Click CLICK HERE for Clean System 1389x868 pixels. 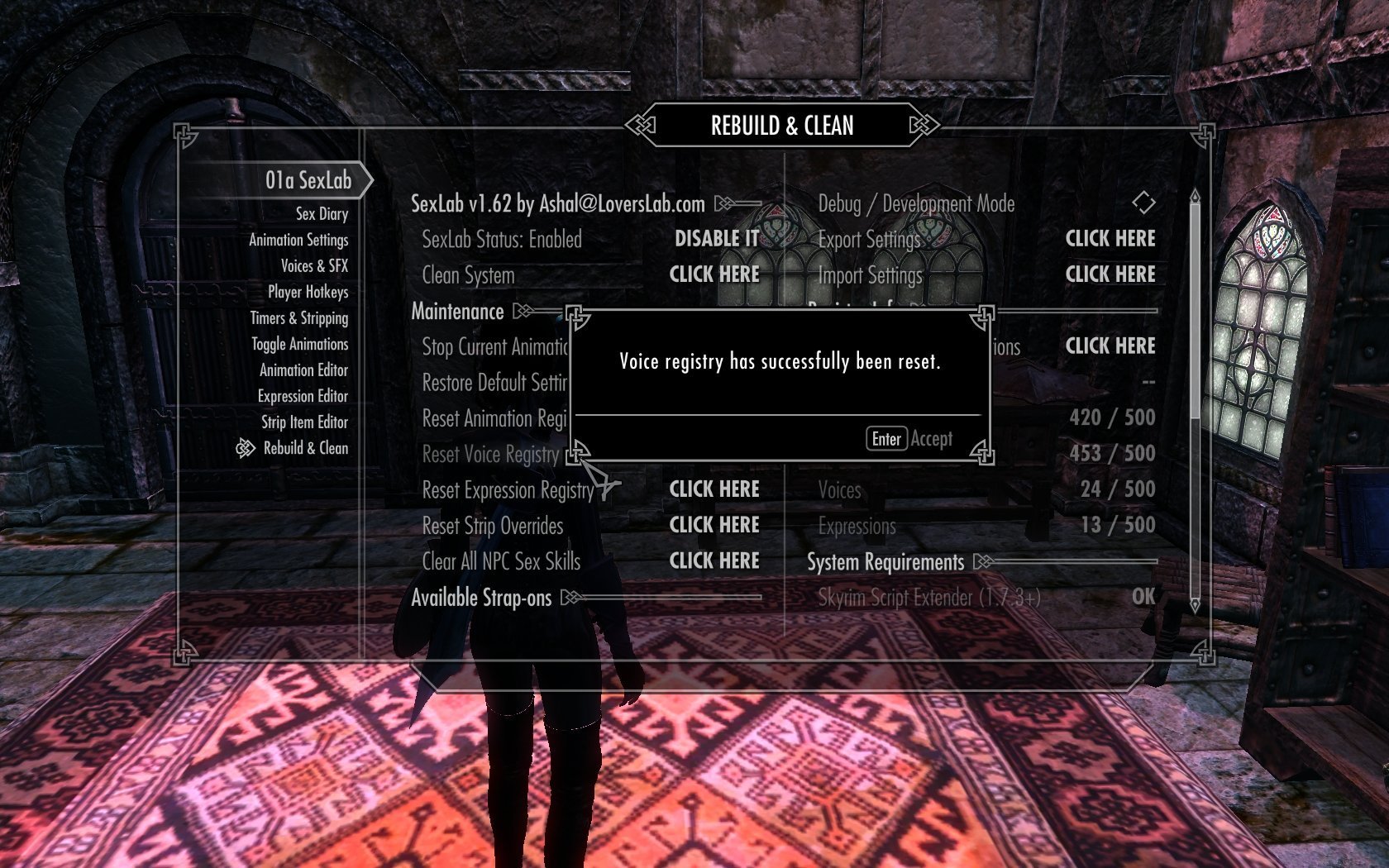pyautogui.click(x=714, y=274)
